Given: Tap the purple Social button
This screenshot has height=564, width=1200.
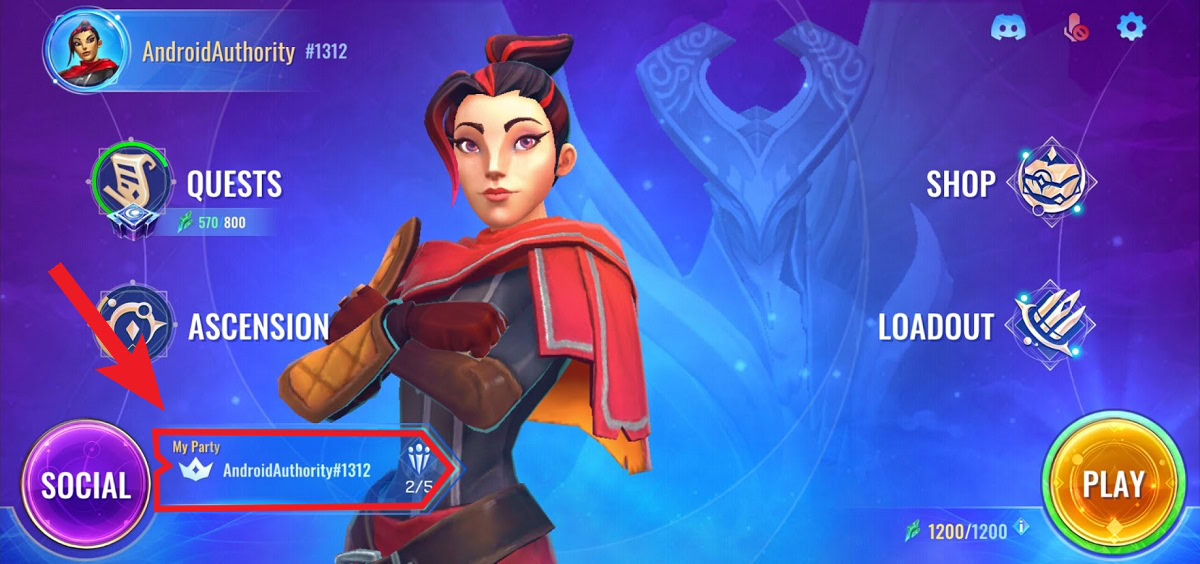Looking at the screenshot, I should click(x=85, y=485).
